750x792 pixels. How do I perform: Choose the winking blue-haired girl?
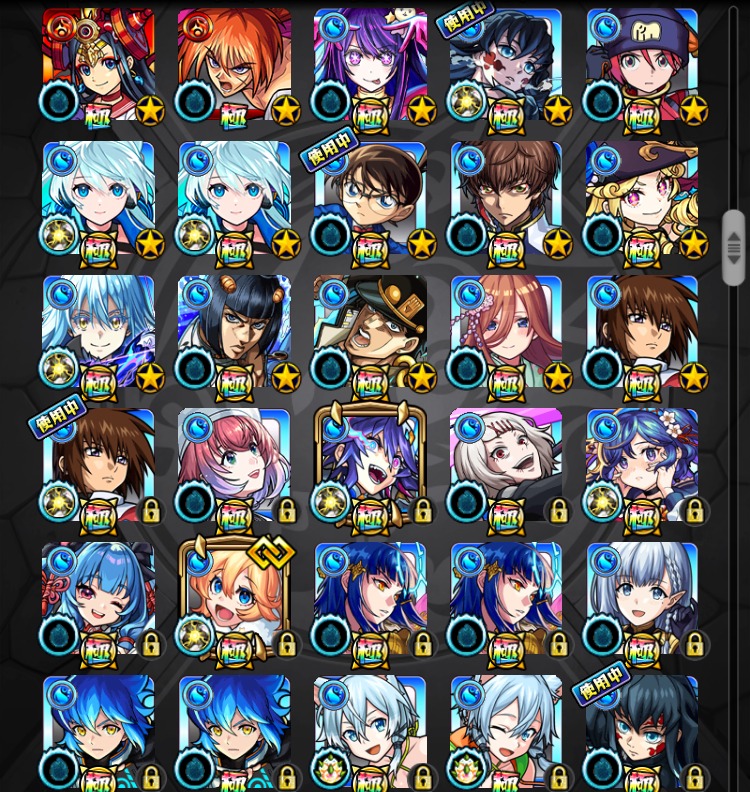(x=98, y=598)
